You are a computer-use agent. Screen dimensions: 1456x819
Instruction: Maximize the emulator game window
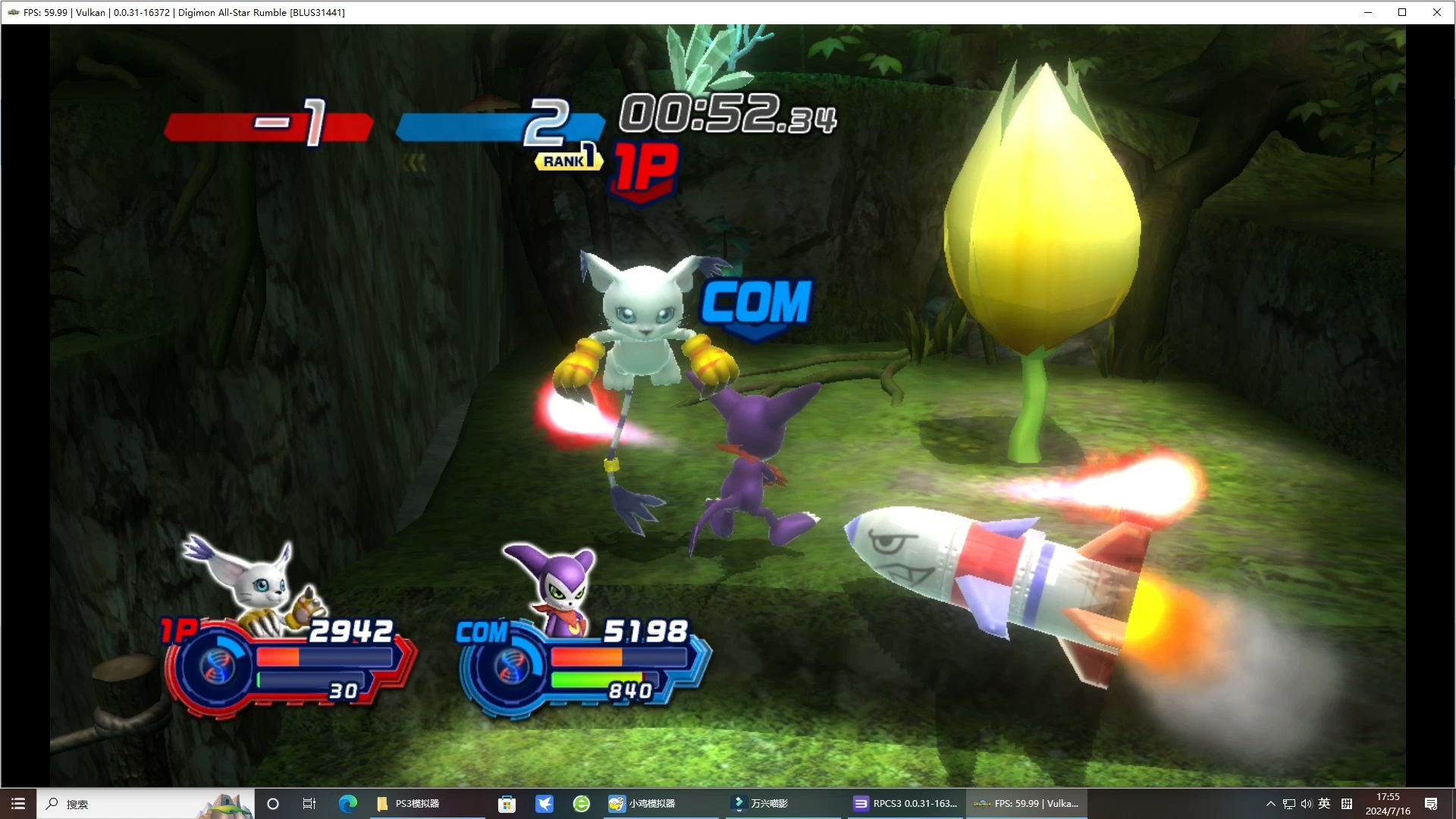[1402, 12]
